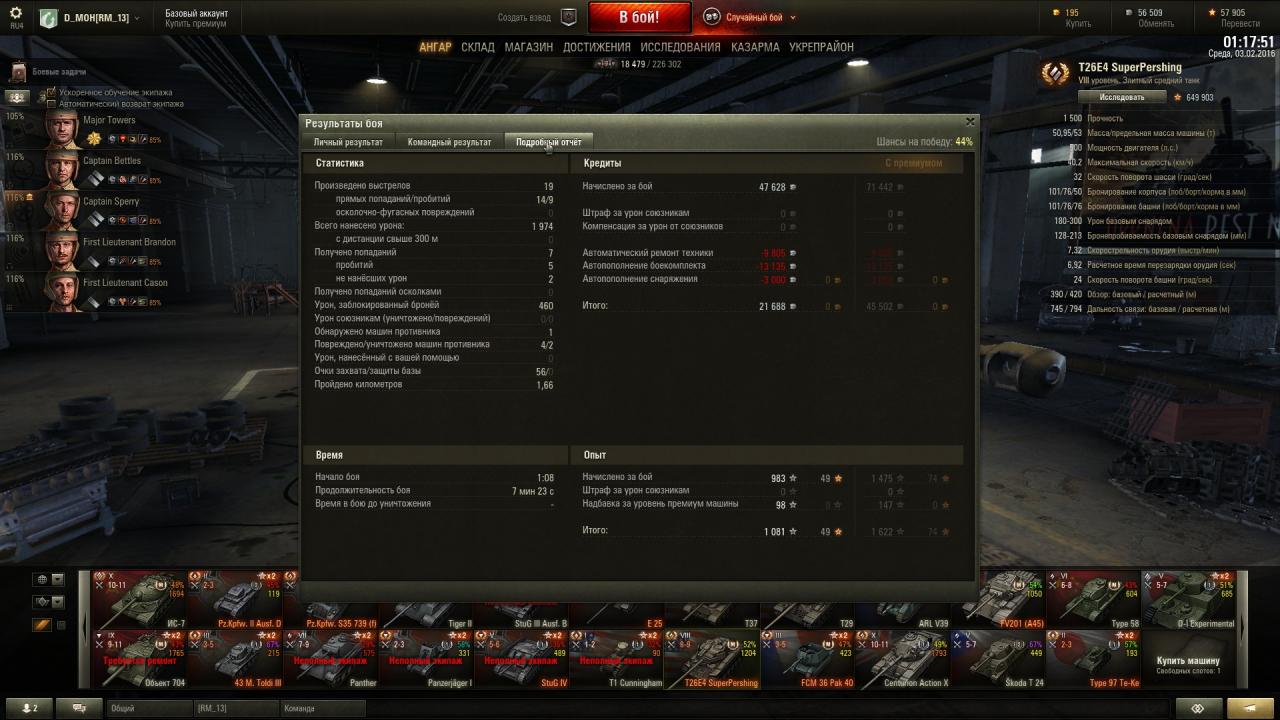Viewport: 1280px width, 720px height.
Task: Switch to the Личный результат tab
Action: tap(348, 142)
